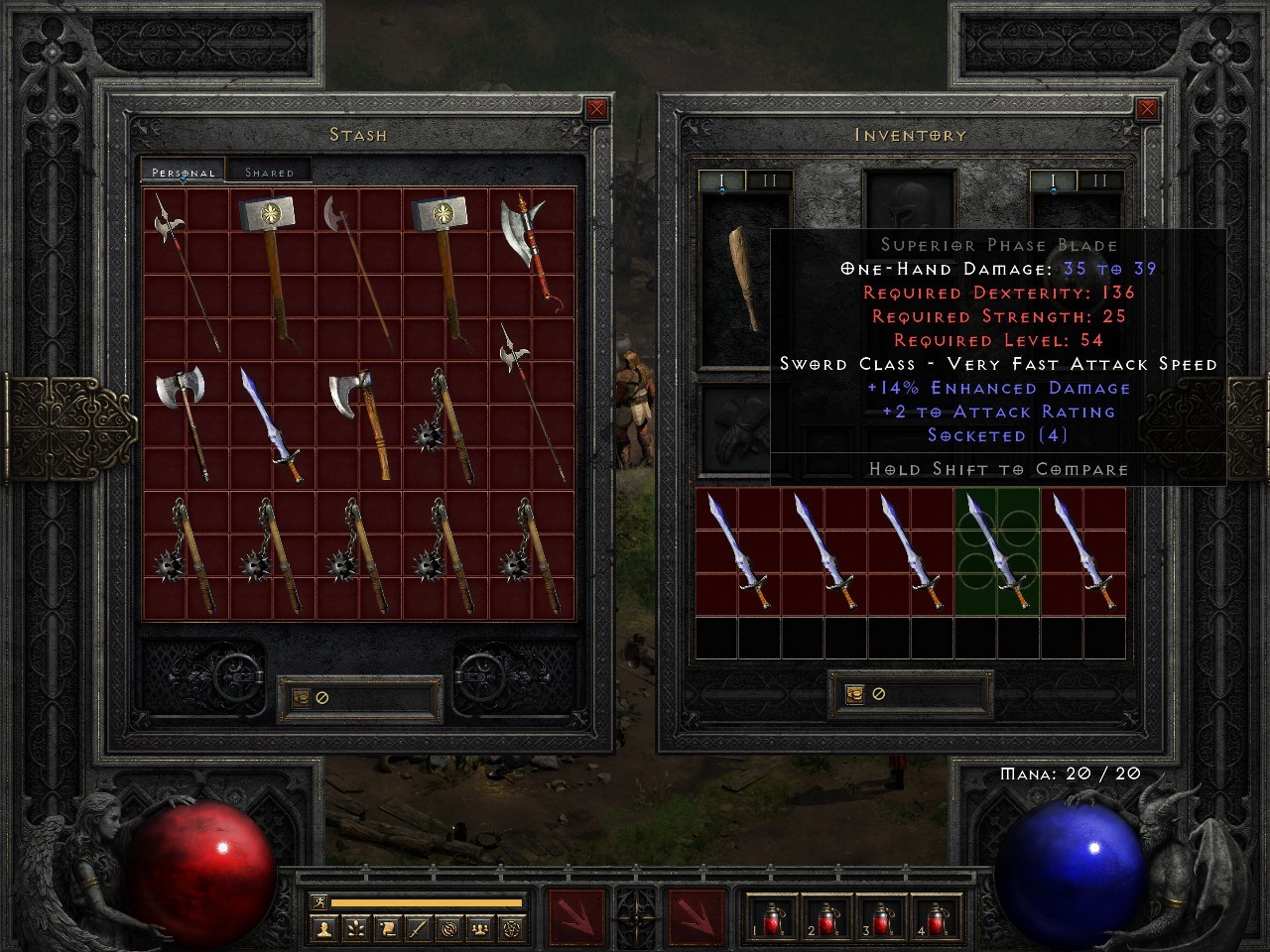The width and height of the screenshot is (1270, 952).
Task: Open the quest log scroll icon
Action: click(x=387, y=930)
